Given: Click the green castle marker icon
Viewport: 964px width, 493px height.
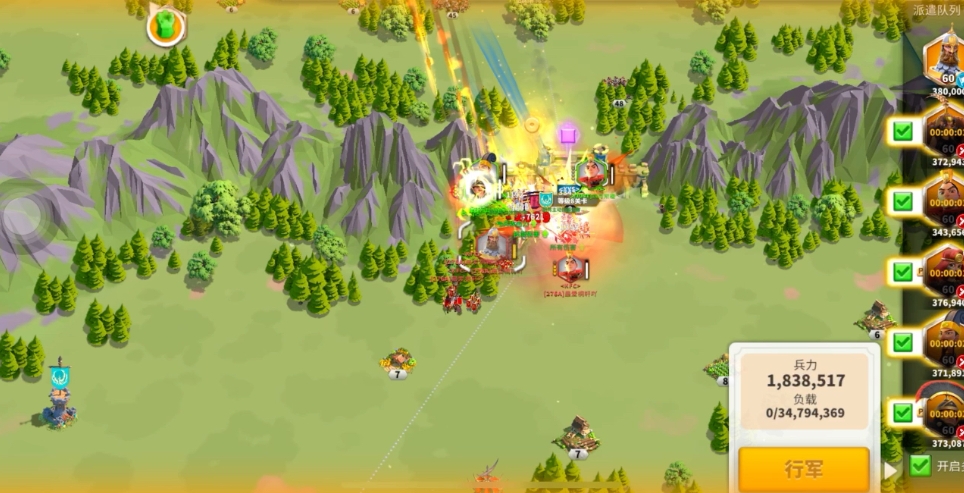Looking at the screenshot, I should click(166, 26).
